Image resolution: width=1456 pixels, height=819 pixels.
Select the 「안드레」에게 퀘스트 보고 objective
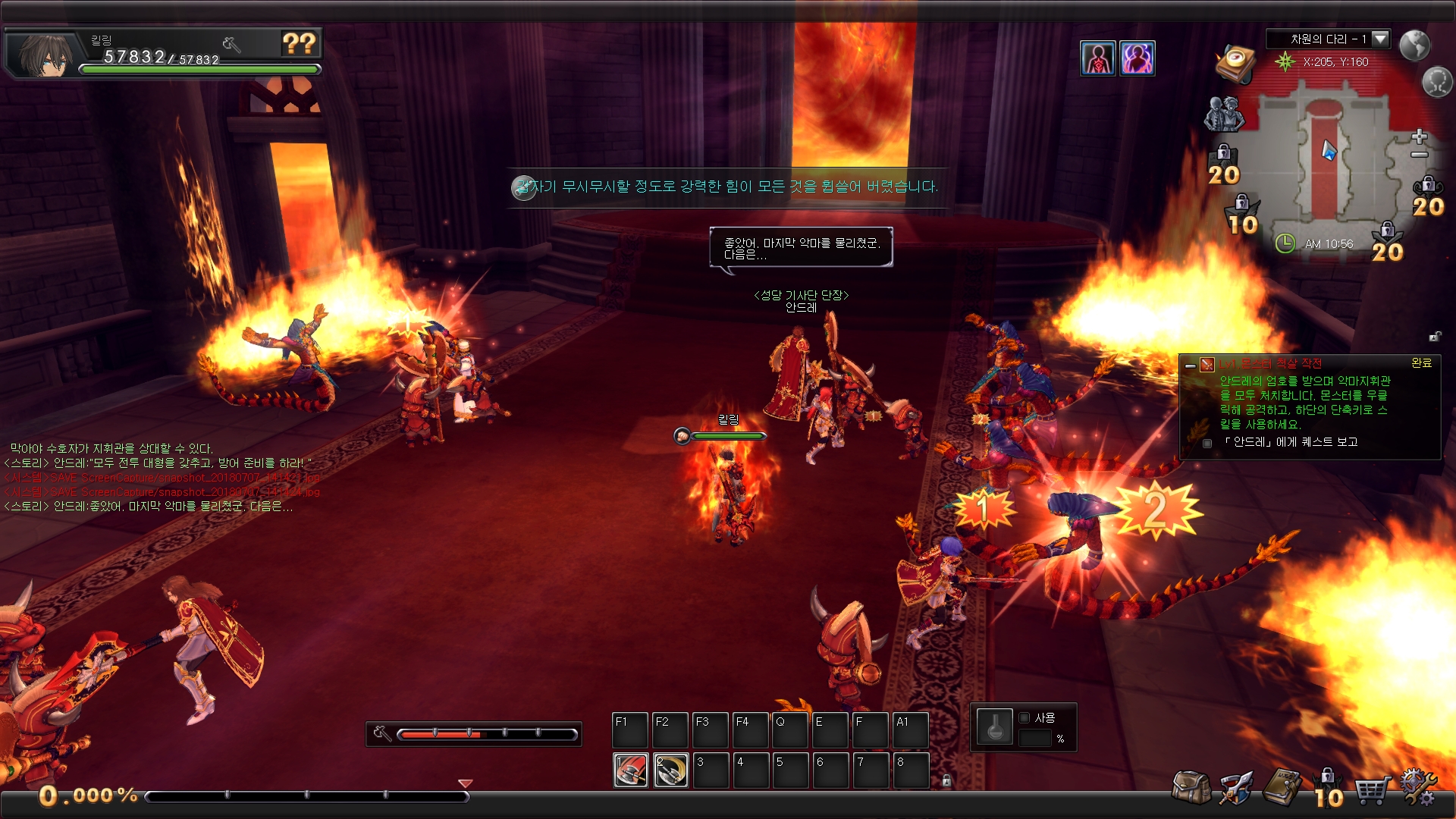pos(1291,442)
